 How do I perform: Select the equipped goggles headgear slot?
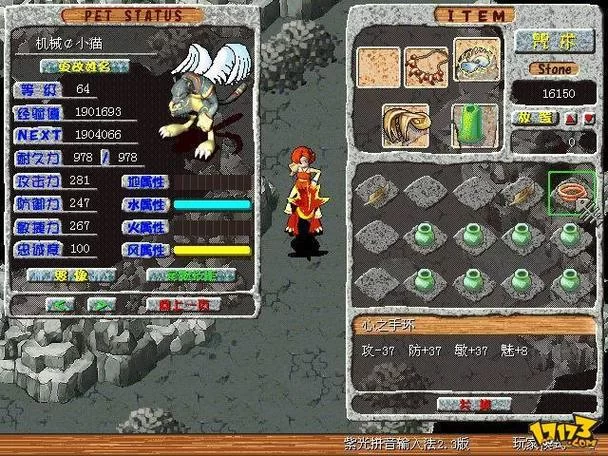476,60
